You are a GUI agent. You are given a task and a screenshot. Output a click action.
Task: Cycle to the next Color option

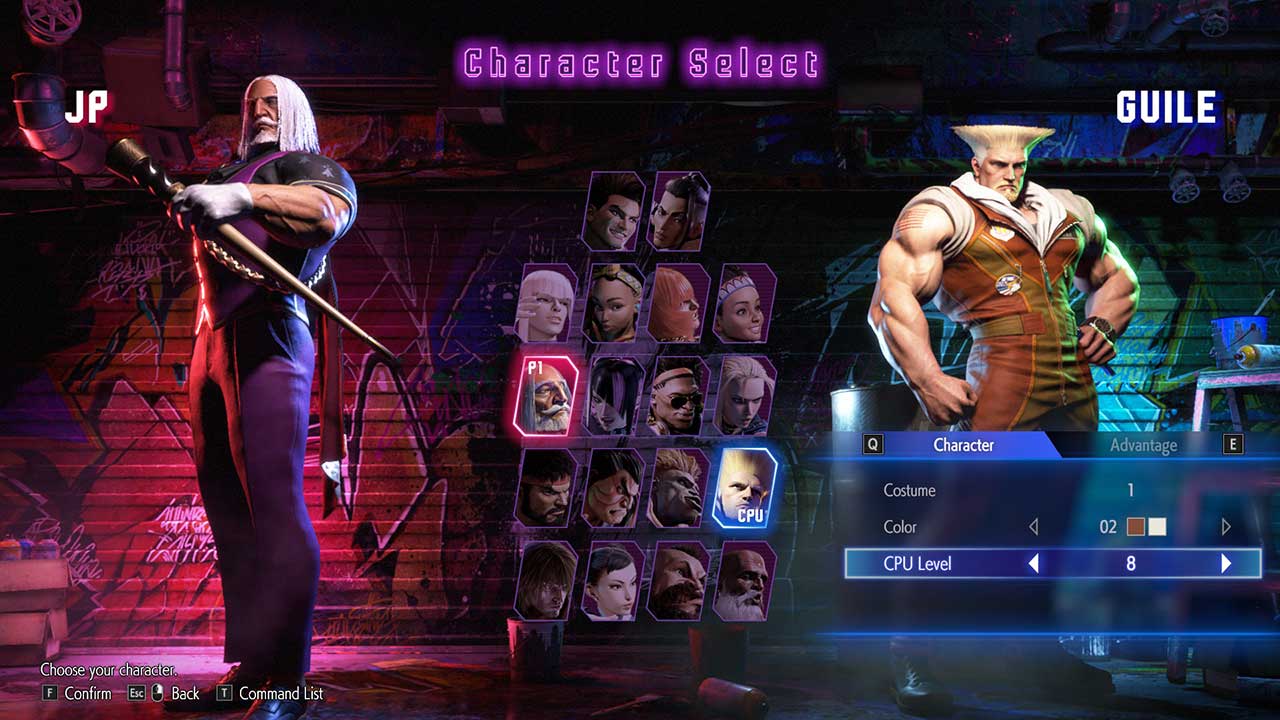[x=1226, y=527]
